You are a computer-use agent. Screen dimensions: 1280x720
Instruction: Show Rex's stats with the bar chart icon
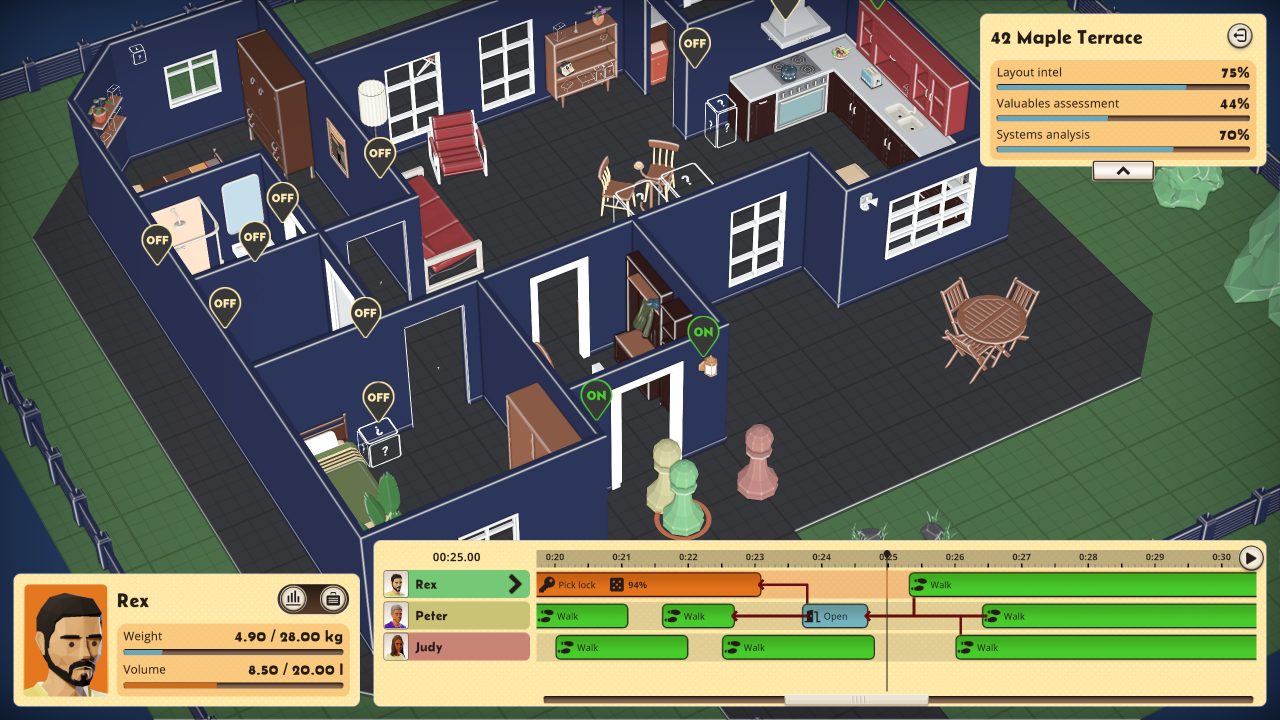tap(293, 599)
